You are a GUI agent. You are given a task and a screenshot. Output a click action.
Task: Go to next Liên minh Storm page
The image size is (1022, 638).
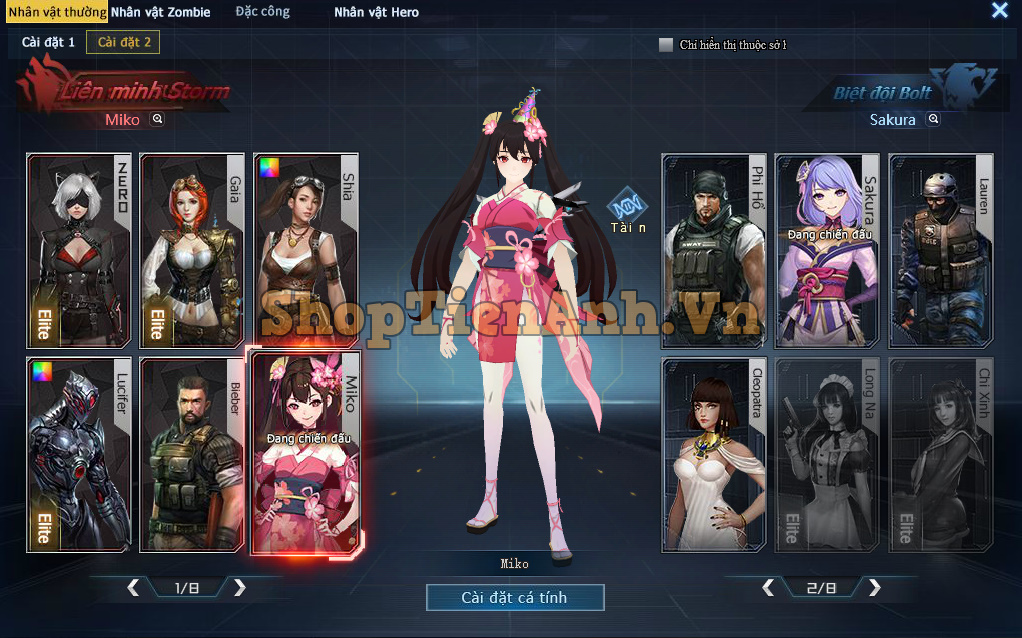point(240,588)
